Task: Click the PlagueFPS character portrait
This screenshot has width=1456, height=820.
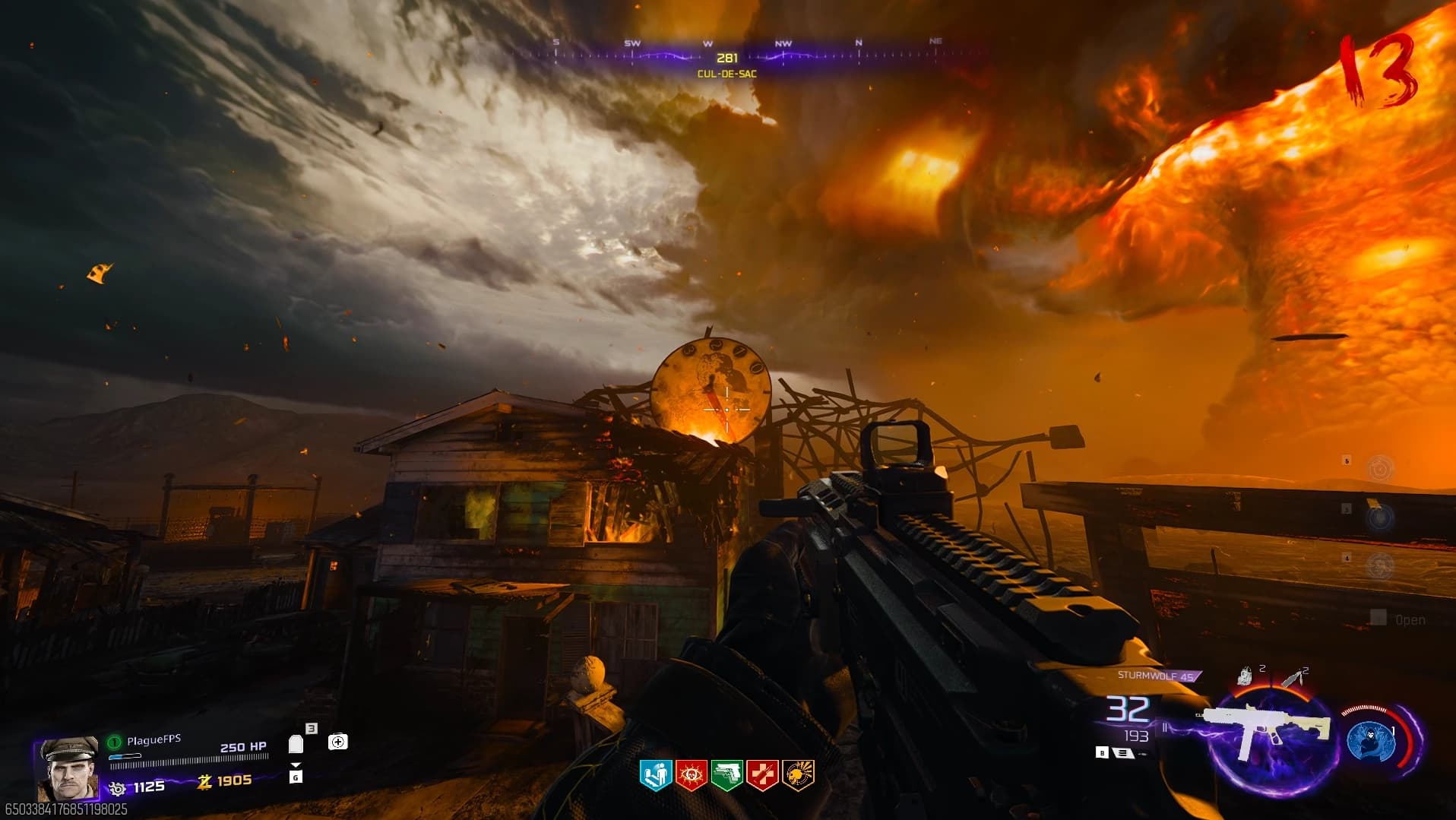Action: click(x=68, y=768)
